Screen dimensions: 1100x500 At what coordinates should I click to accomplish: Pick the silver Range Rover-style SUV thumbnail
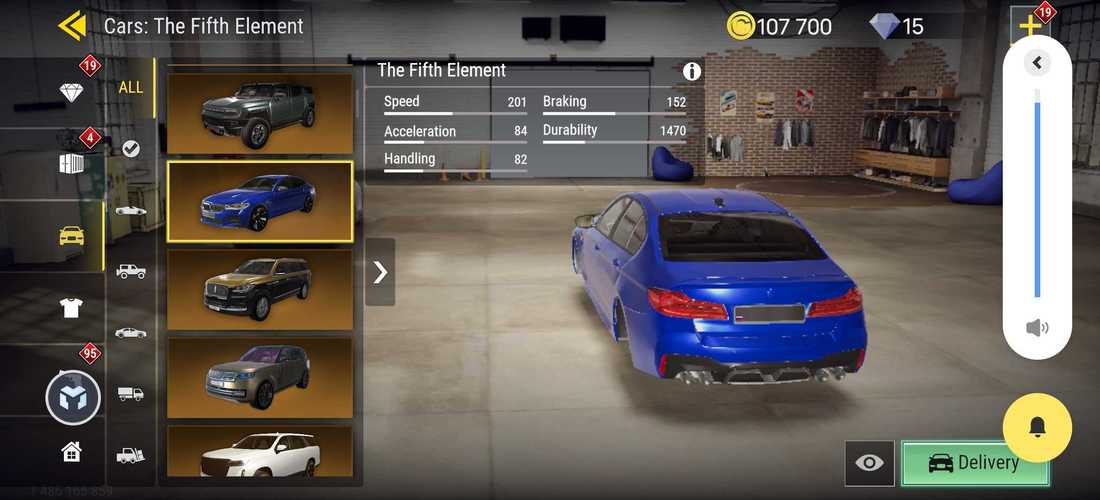pos(259,376)
